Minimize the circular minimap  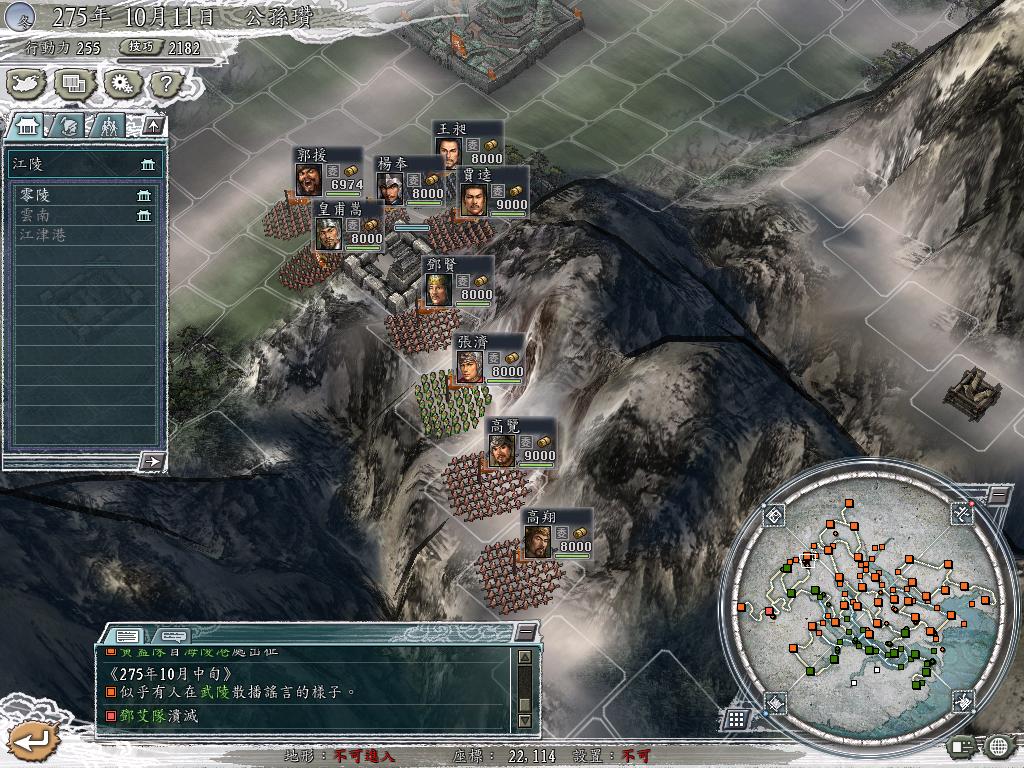click(998, 495)
